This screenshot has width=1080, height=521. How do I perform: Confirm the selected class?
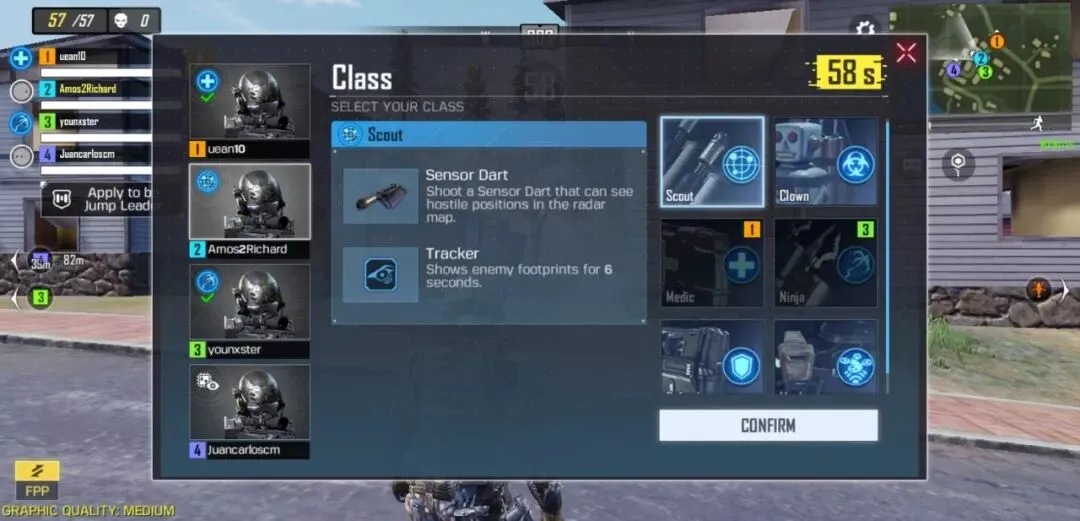pos(768,425)
